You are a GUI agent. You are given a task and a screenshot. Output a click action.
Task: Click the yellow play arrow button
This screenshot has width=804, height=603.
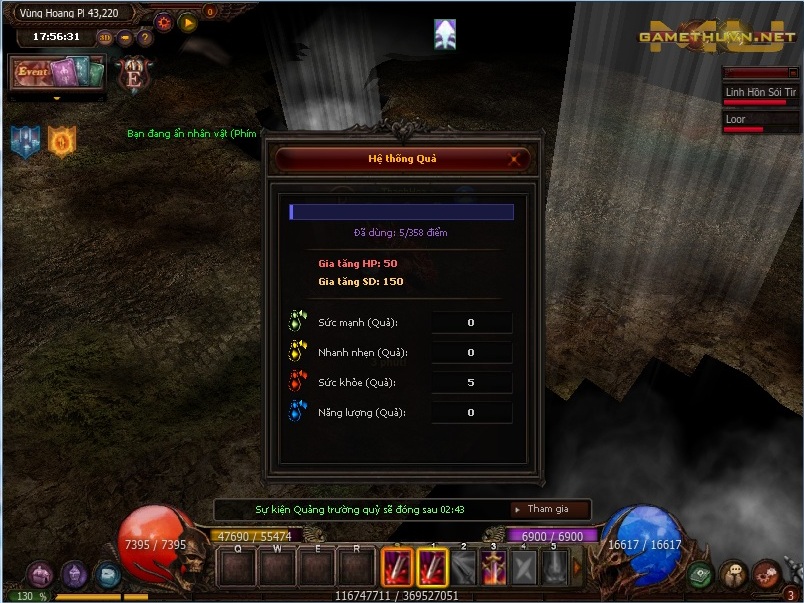188,22
